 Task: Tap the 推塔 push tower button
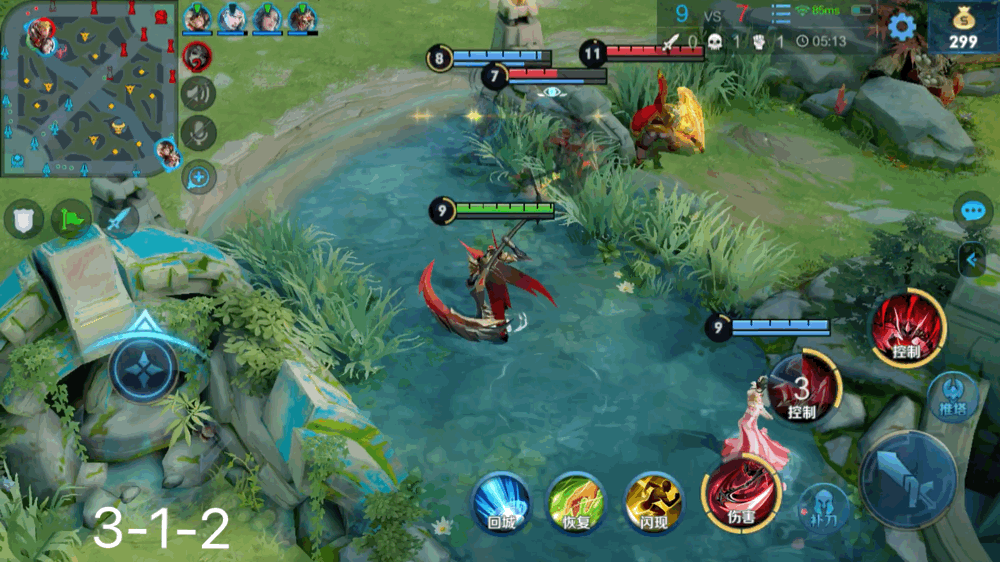(952, 396)
